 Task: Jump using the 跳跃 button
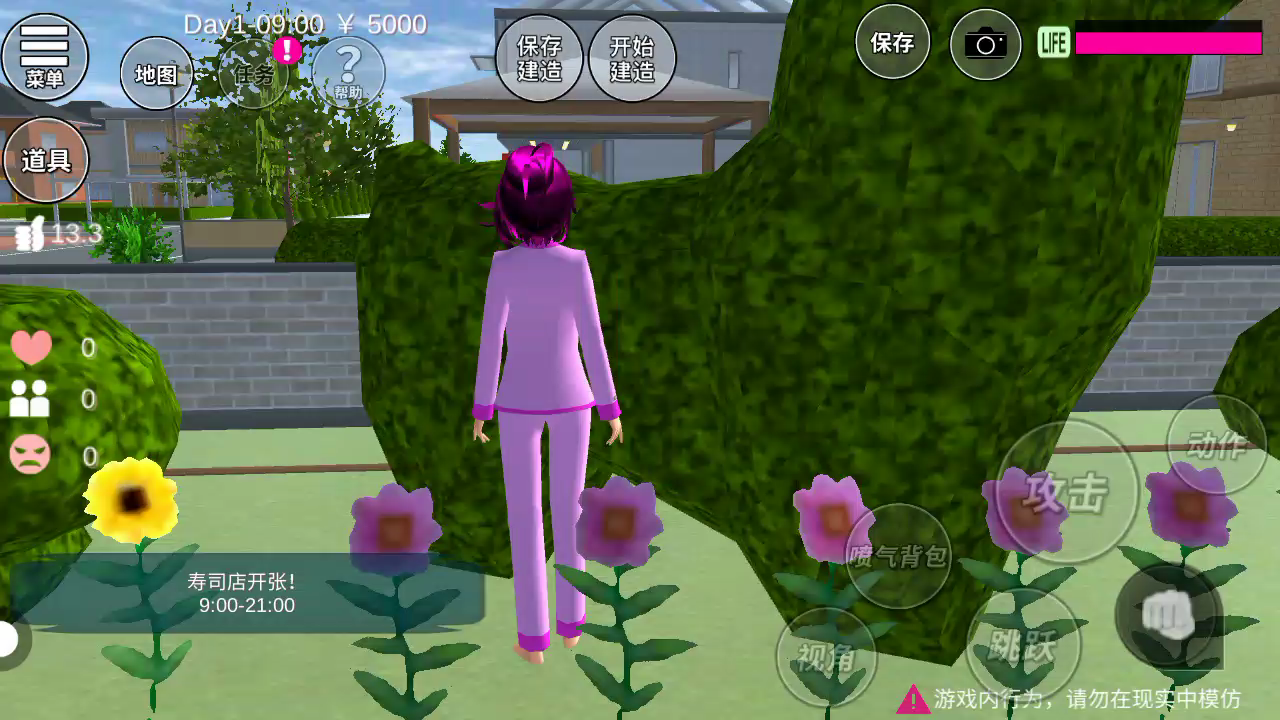click(x=1023, y=645)
